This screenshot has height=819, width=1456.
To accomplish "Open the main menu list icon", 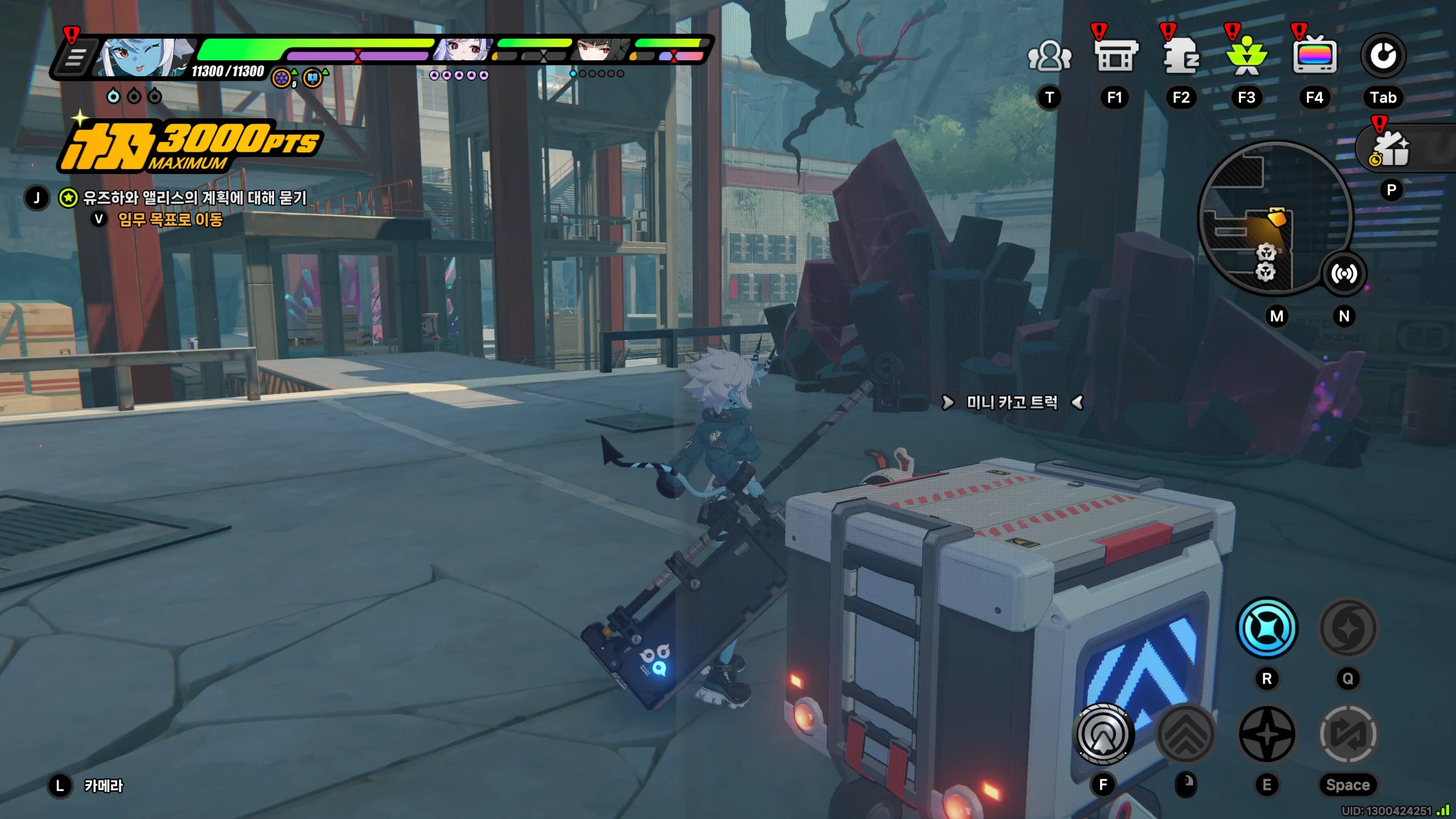I will pyautogui.click(x=74, y=57).
